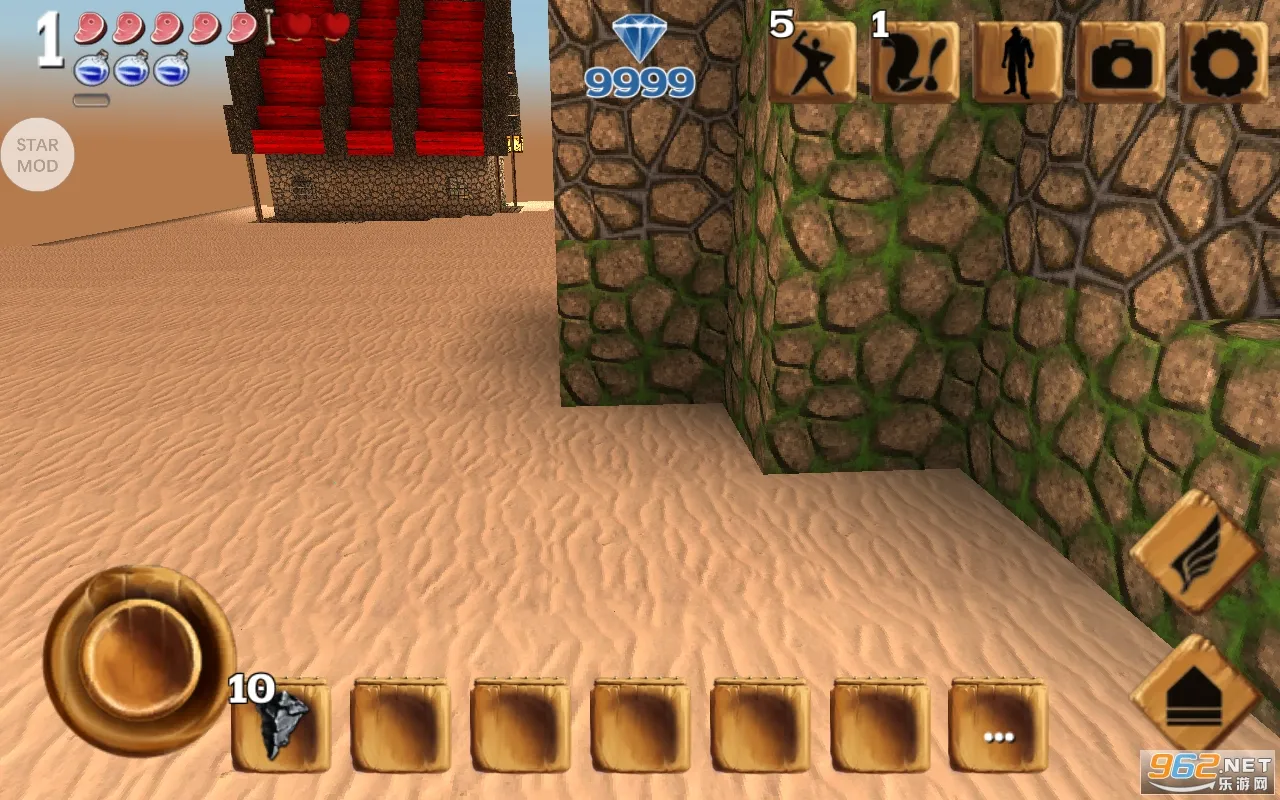Image resolution: width=1280 pixels, height=800 pixels.
Task: Toggle the STAR MOD button
Action: click(38, 152)
